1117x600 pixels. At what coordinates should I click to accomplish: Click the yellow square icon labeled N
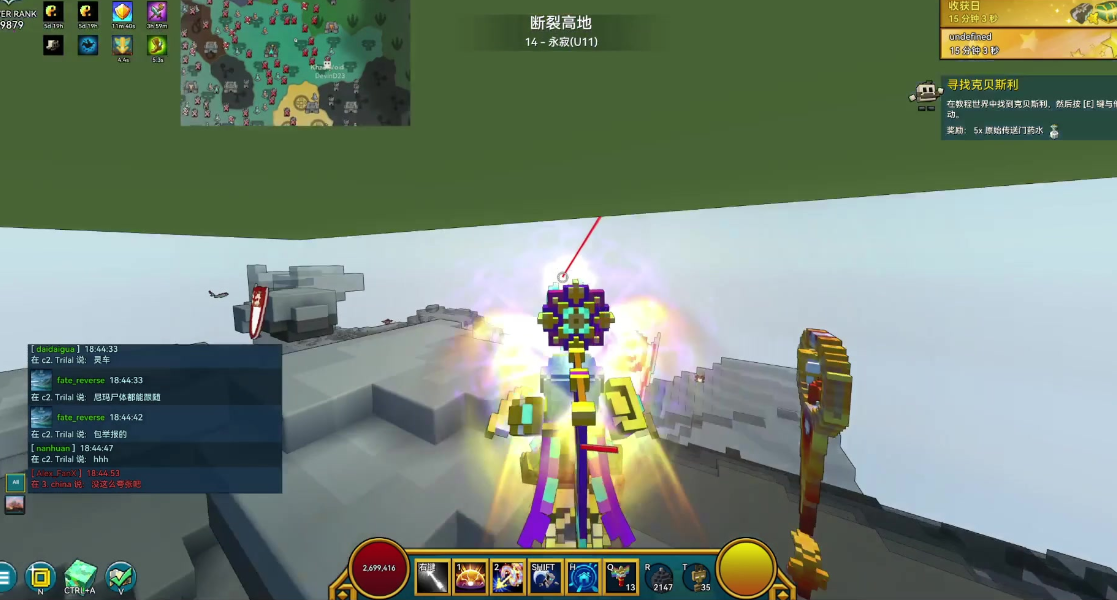[40, 577]
